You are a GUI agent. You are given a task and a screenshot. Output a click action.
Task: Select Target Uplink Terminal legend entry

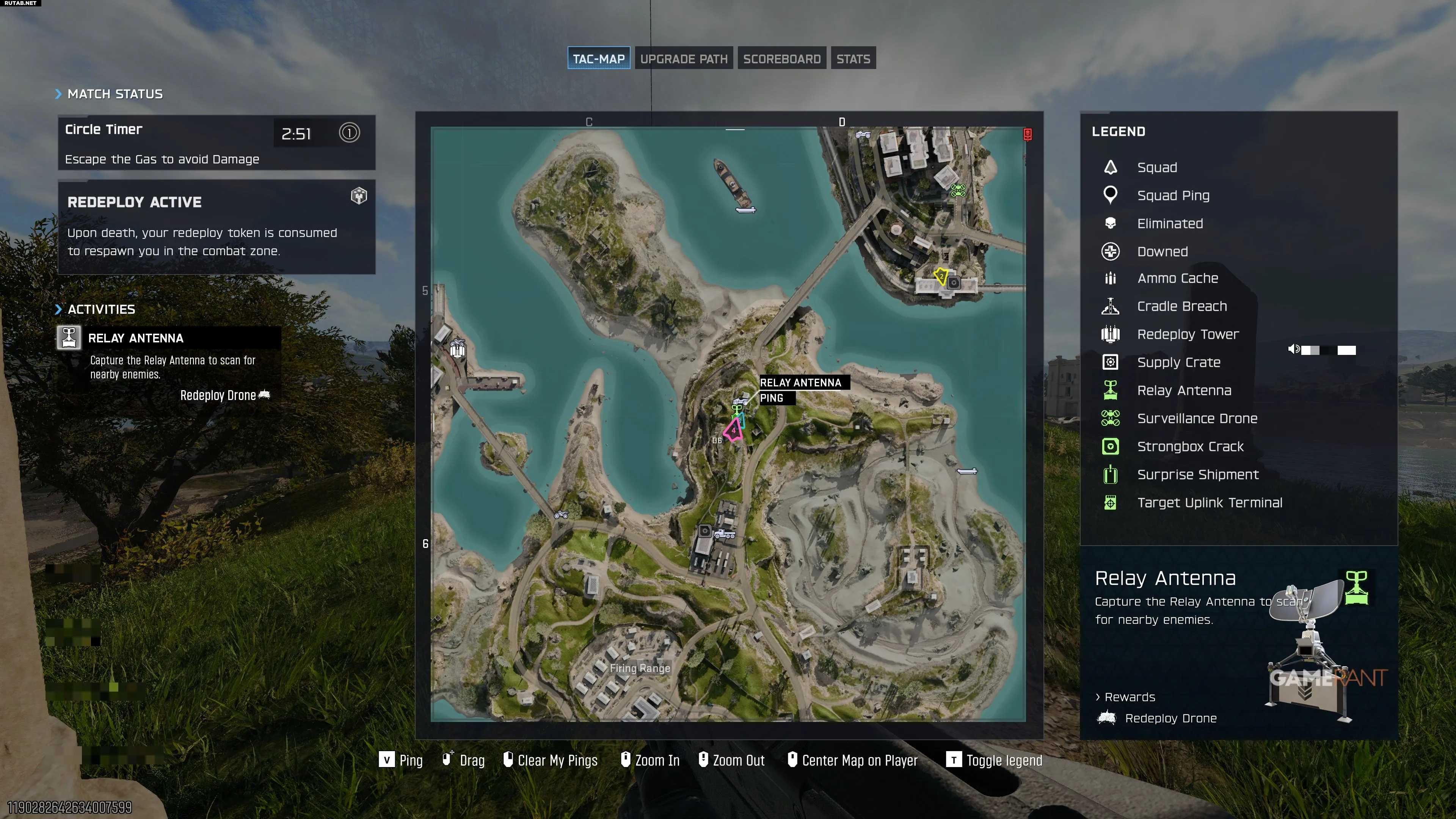[x=1209, y=502]
